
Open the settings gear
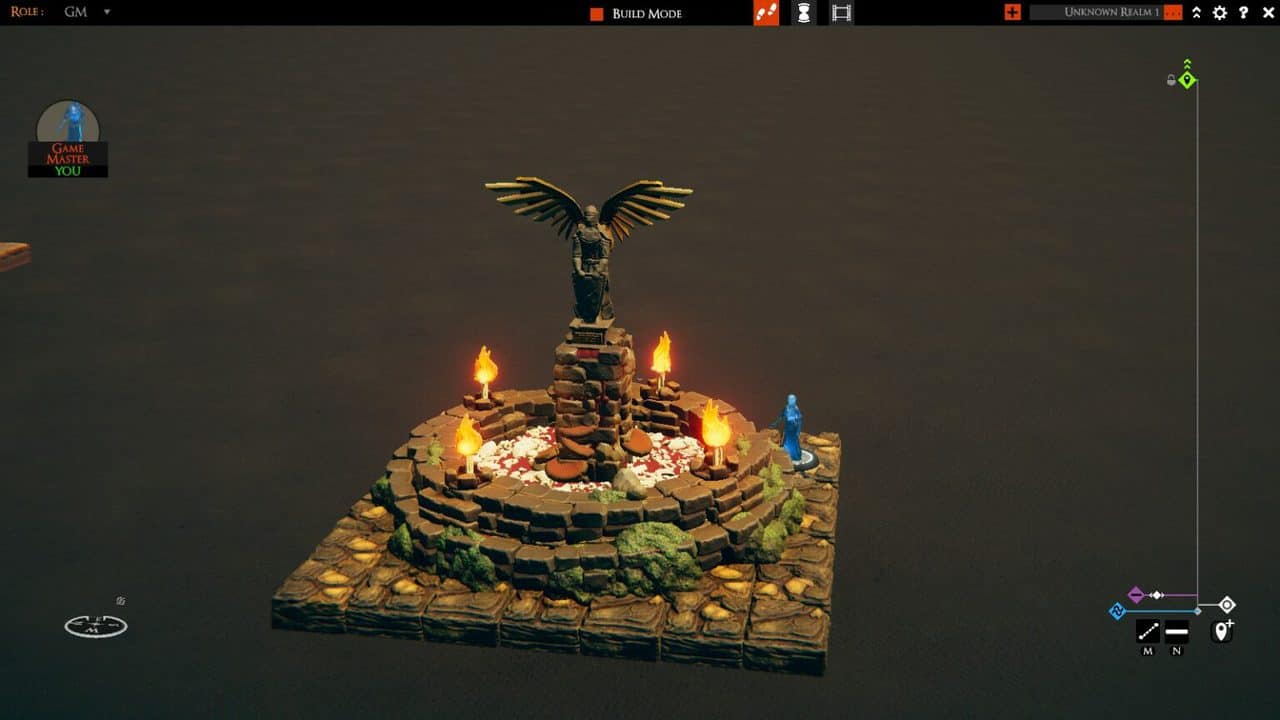[x=1219, y=12]
